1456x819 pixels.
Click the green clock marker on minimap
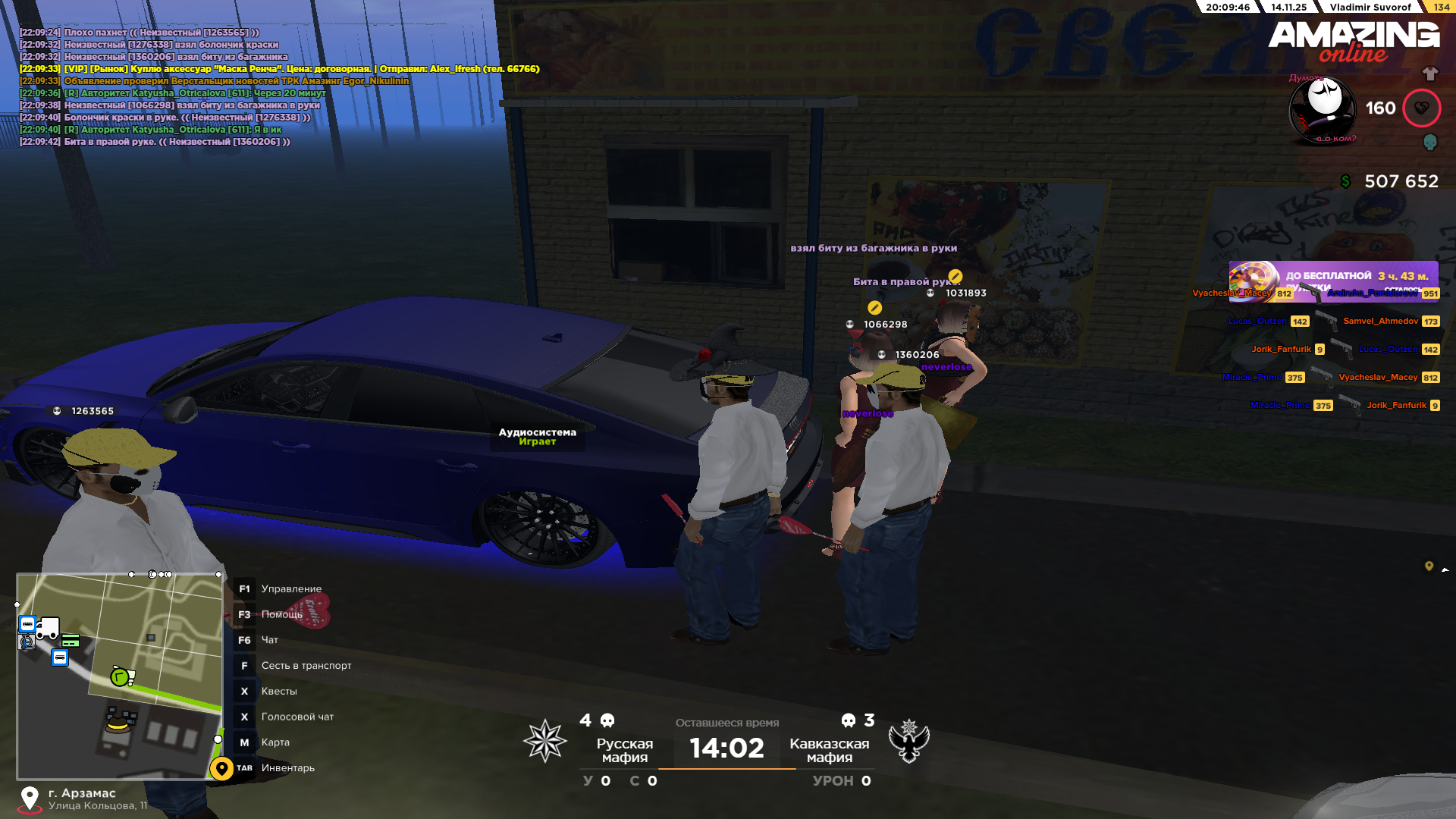pyautogui.click(x=121, y=676)
